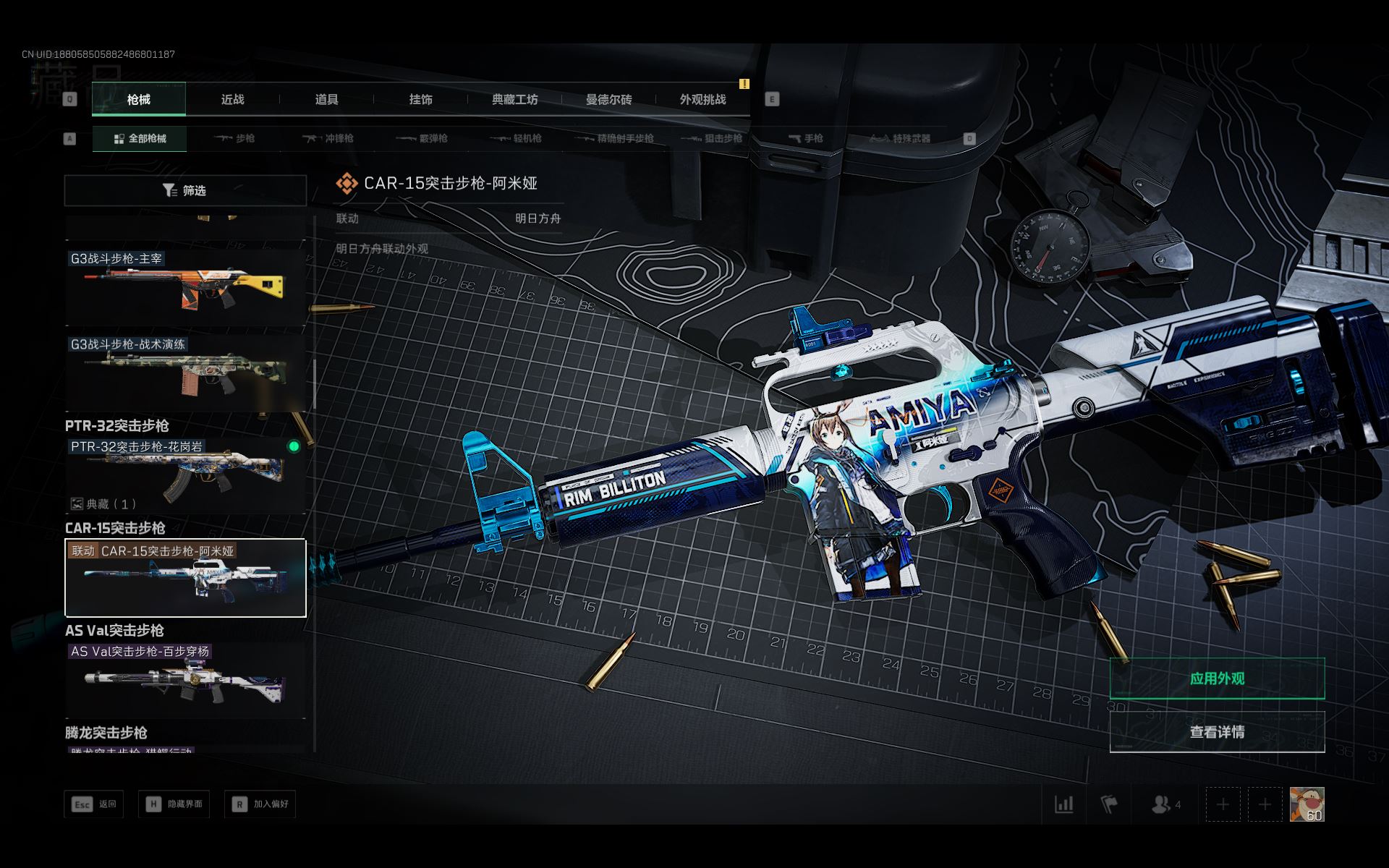
Task: Switch to the 近战 melee tab
Action: point(232,100)
